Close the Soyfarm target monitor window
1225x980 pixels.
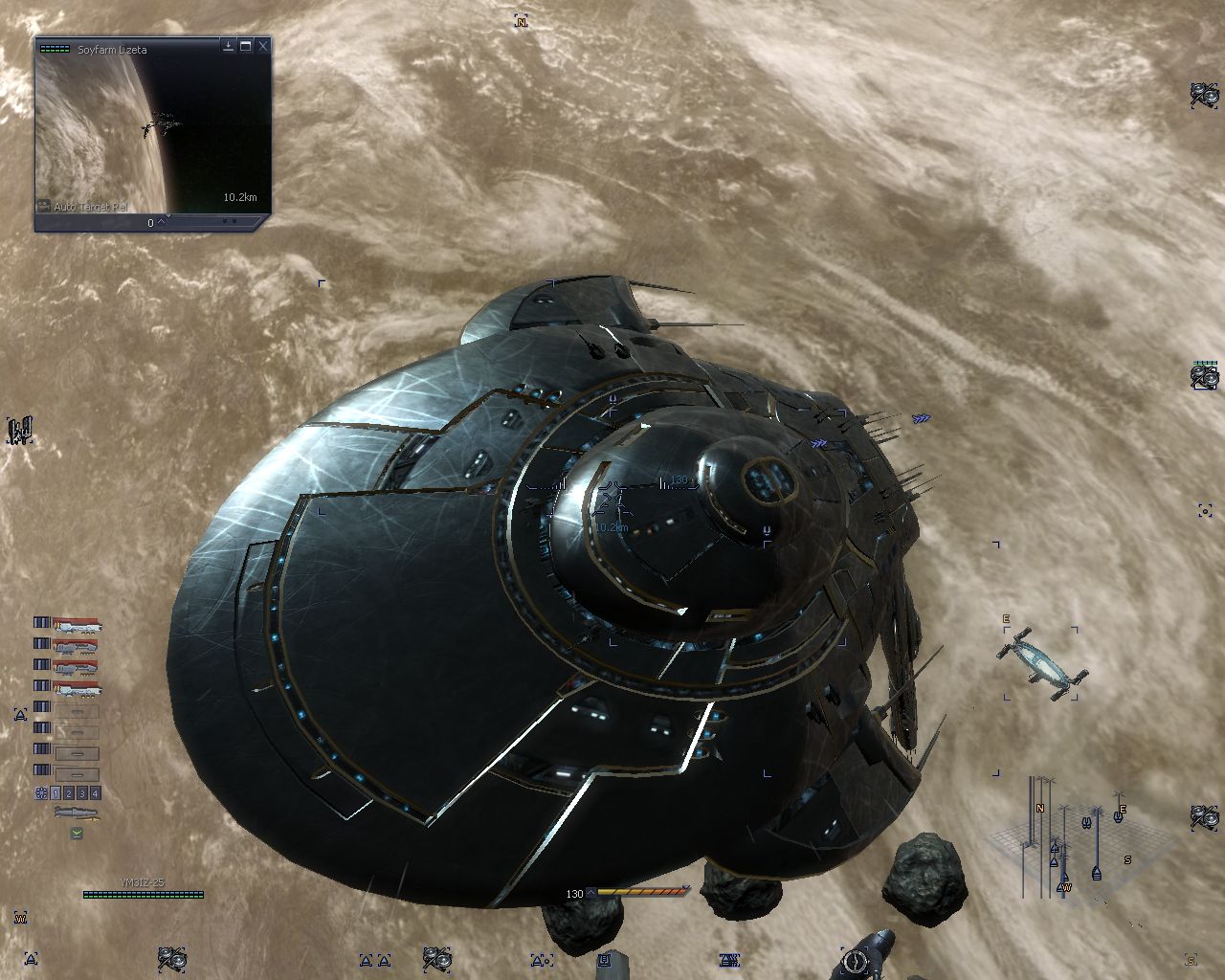pyautogui.click(x=263, y=46)
